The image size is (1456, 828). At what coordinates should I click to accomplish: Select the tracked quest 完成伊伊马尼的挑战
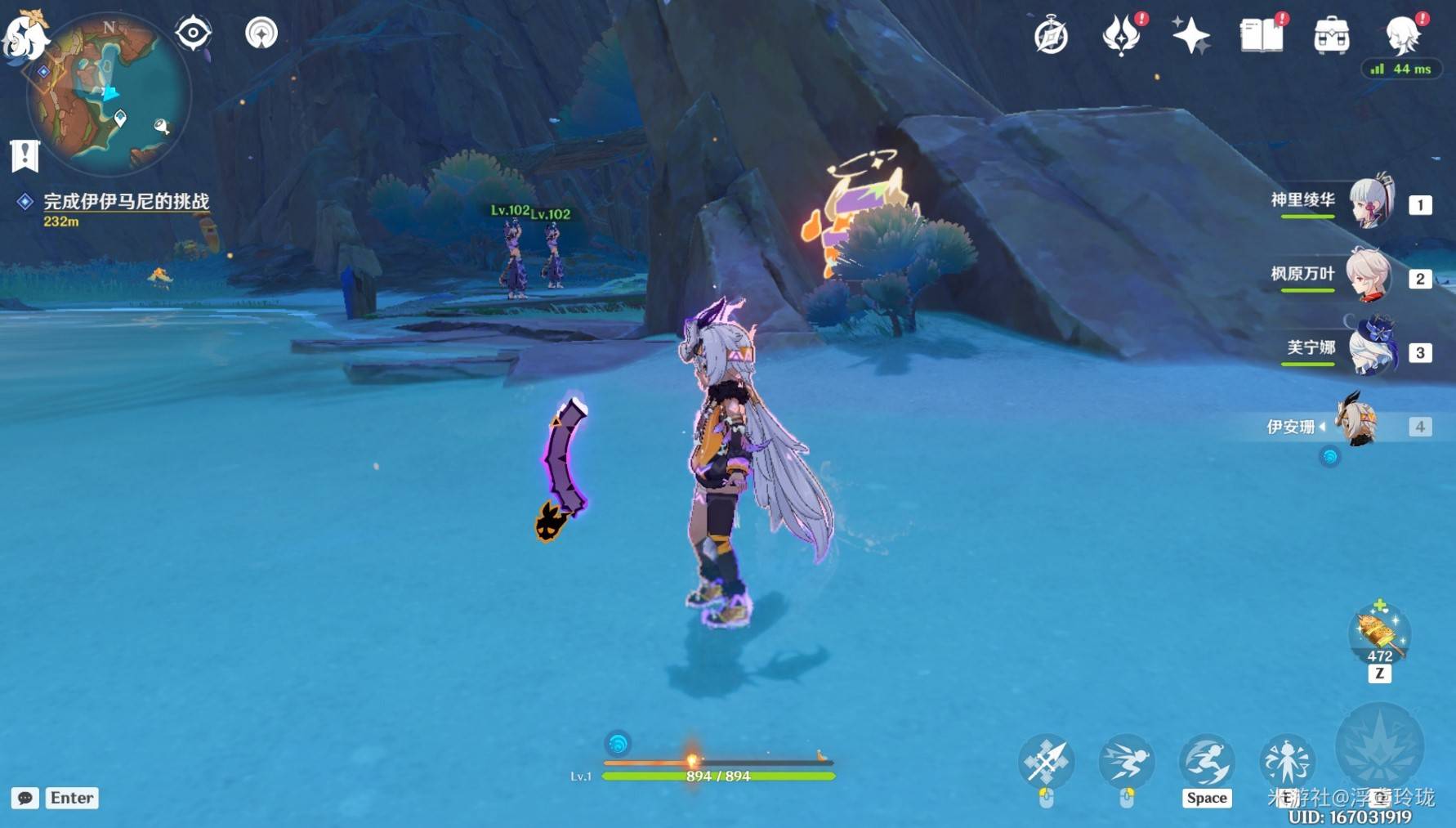click(126, 201)
